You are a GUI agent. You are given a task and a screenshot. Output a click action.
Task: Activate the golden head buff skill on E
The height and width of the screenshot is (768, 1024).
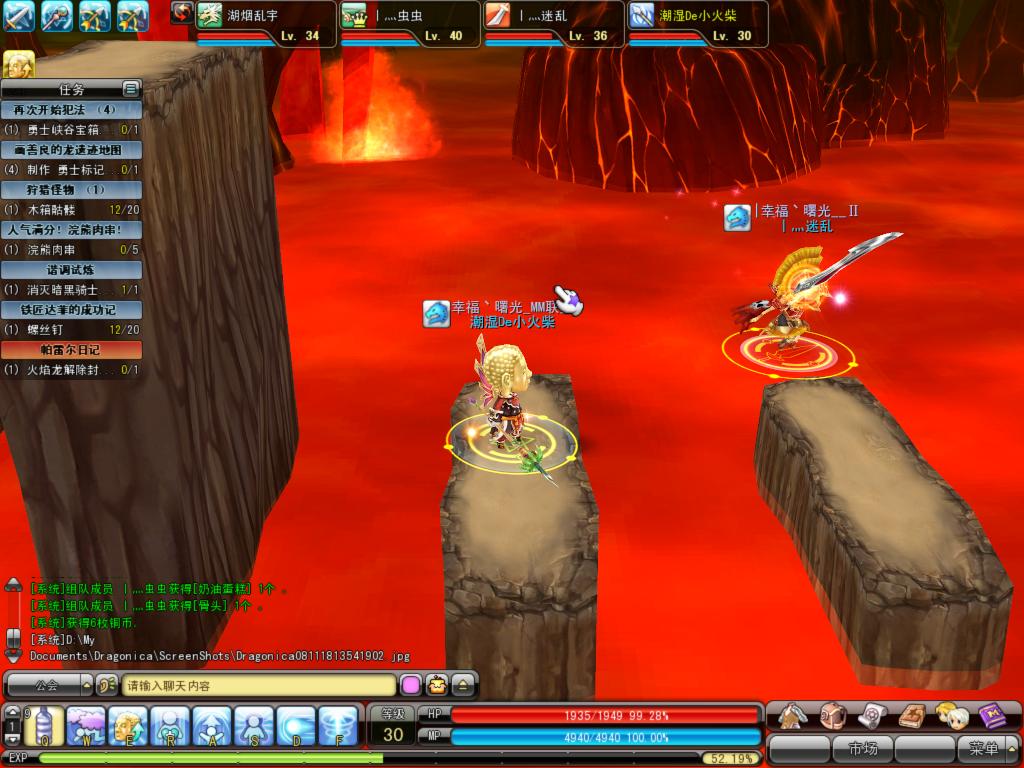coord(128,725)
